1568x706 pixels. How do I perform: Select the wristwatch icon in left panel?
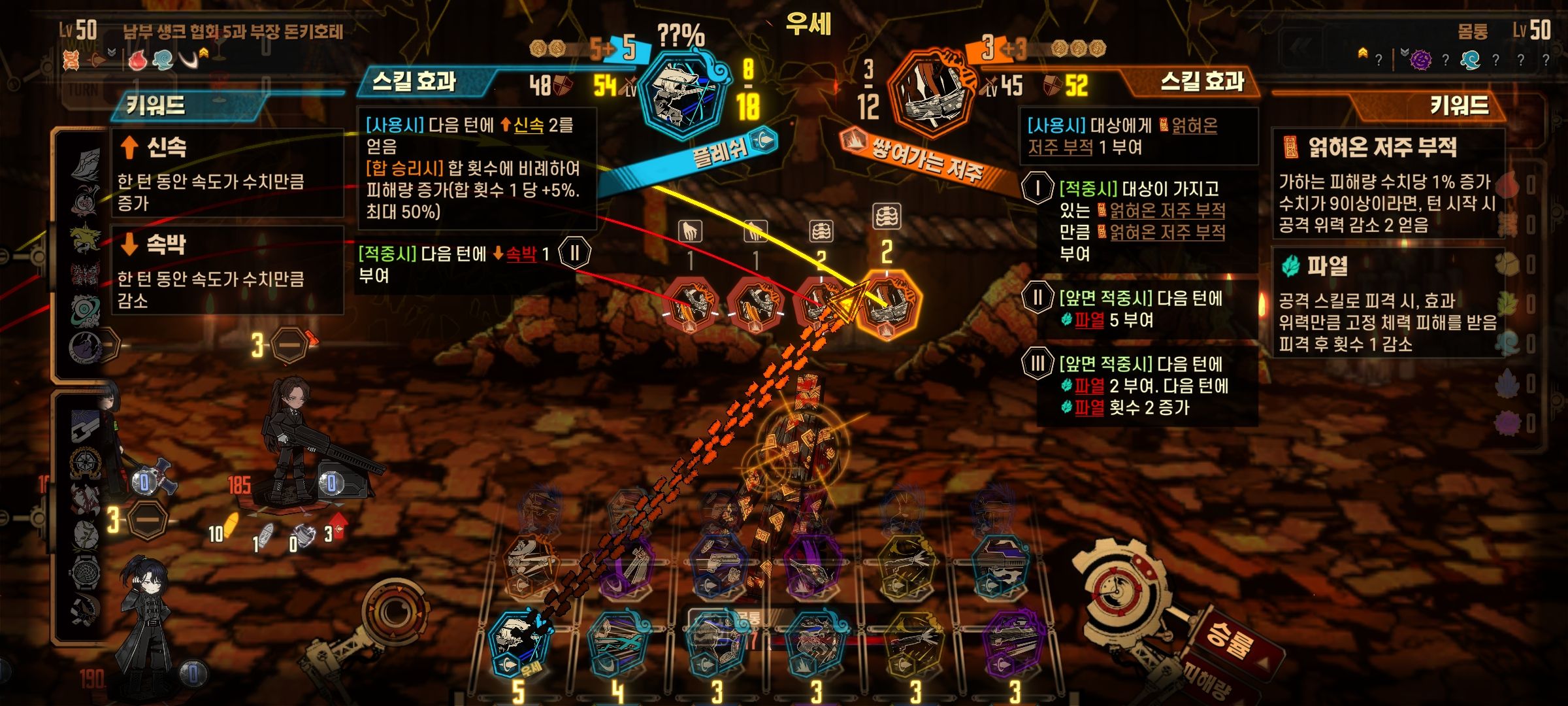point(85,573)
